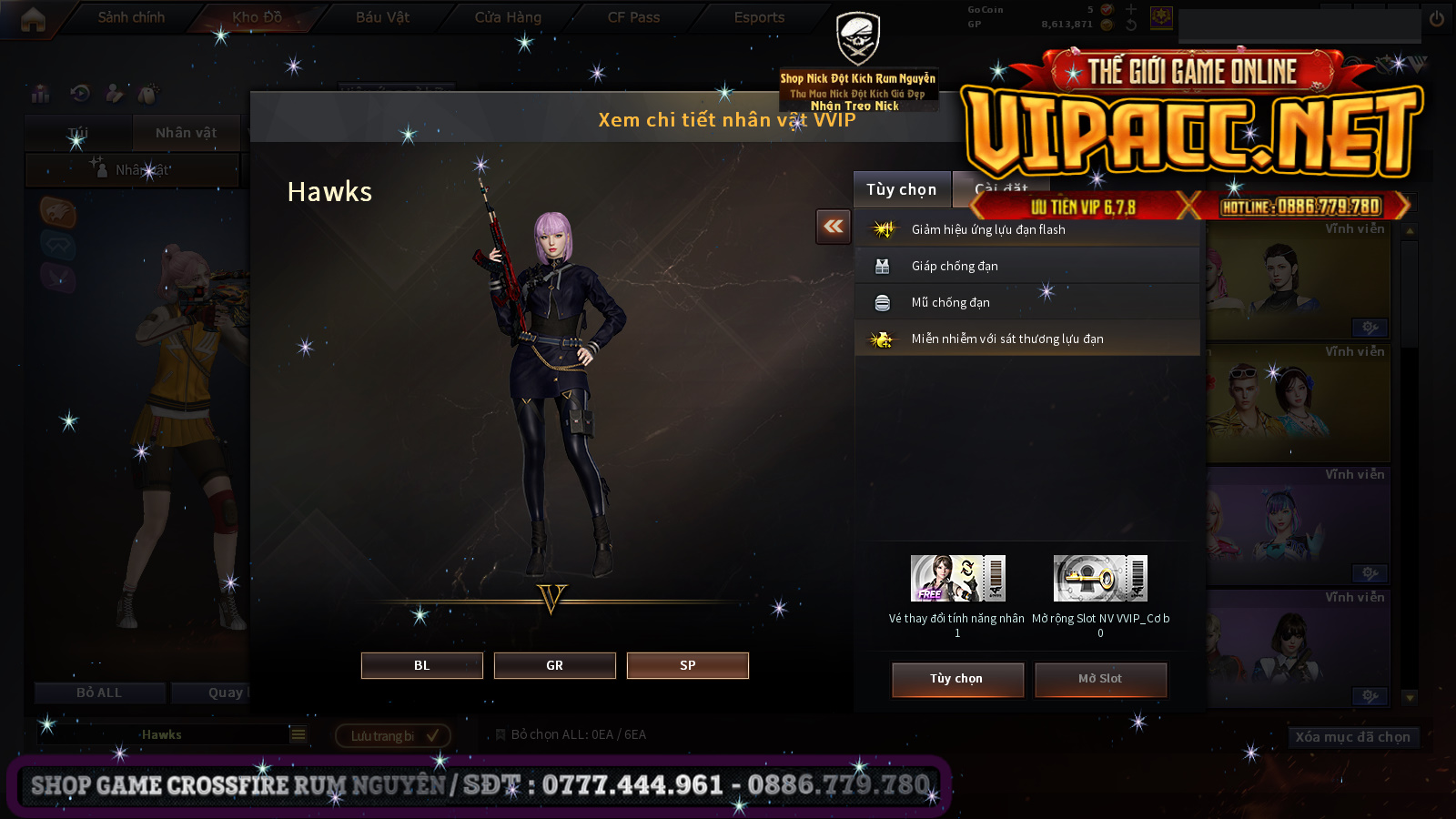This screenshot has width=1456, height=819.
Task: Select the VVIP slot expansion key item
Action: coord(1100,579)
